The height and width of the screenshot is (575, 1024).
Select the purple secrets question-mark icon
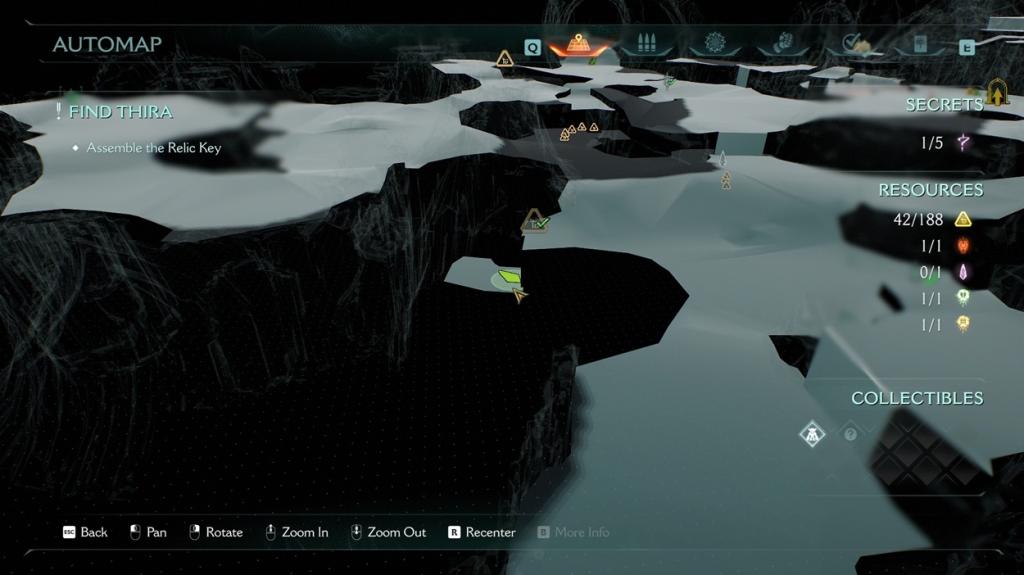click(963, 143)
